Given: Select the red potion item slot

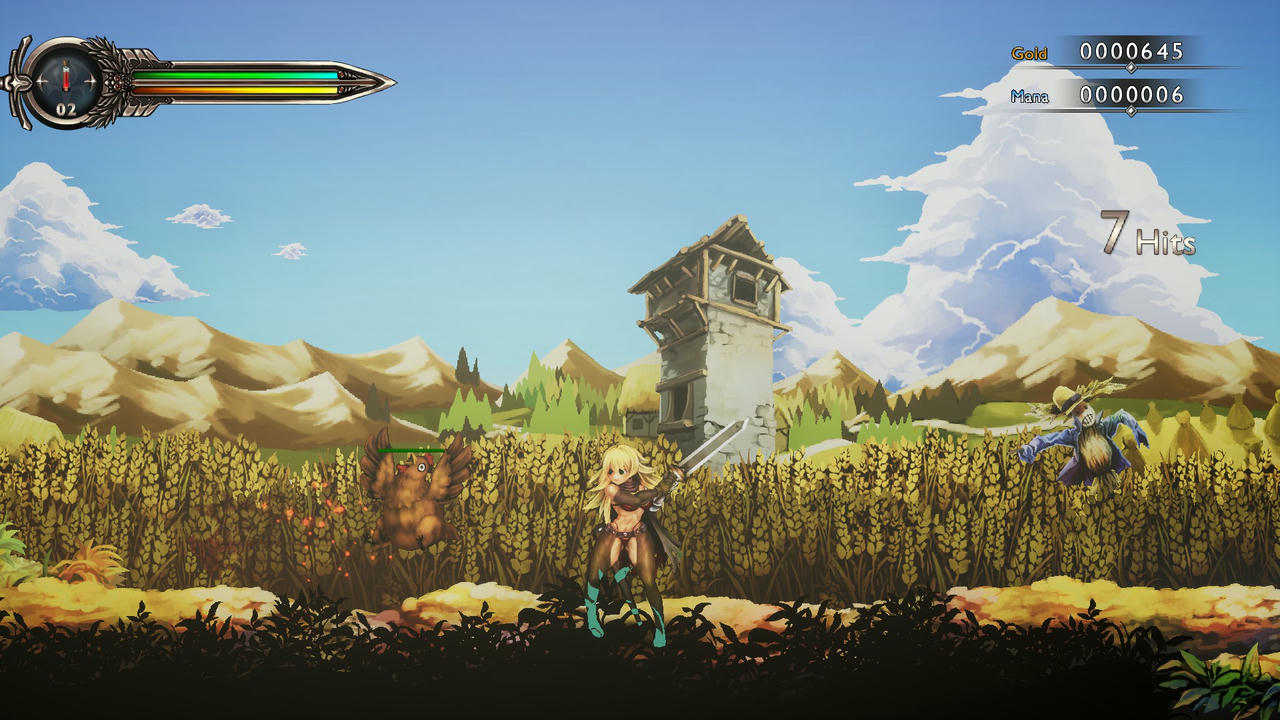Looking at the screenshot, I should 66,78.
